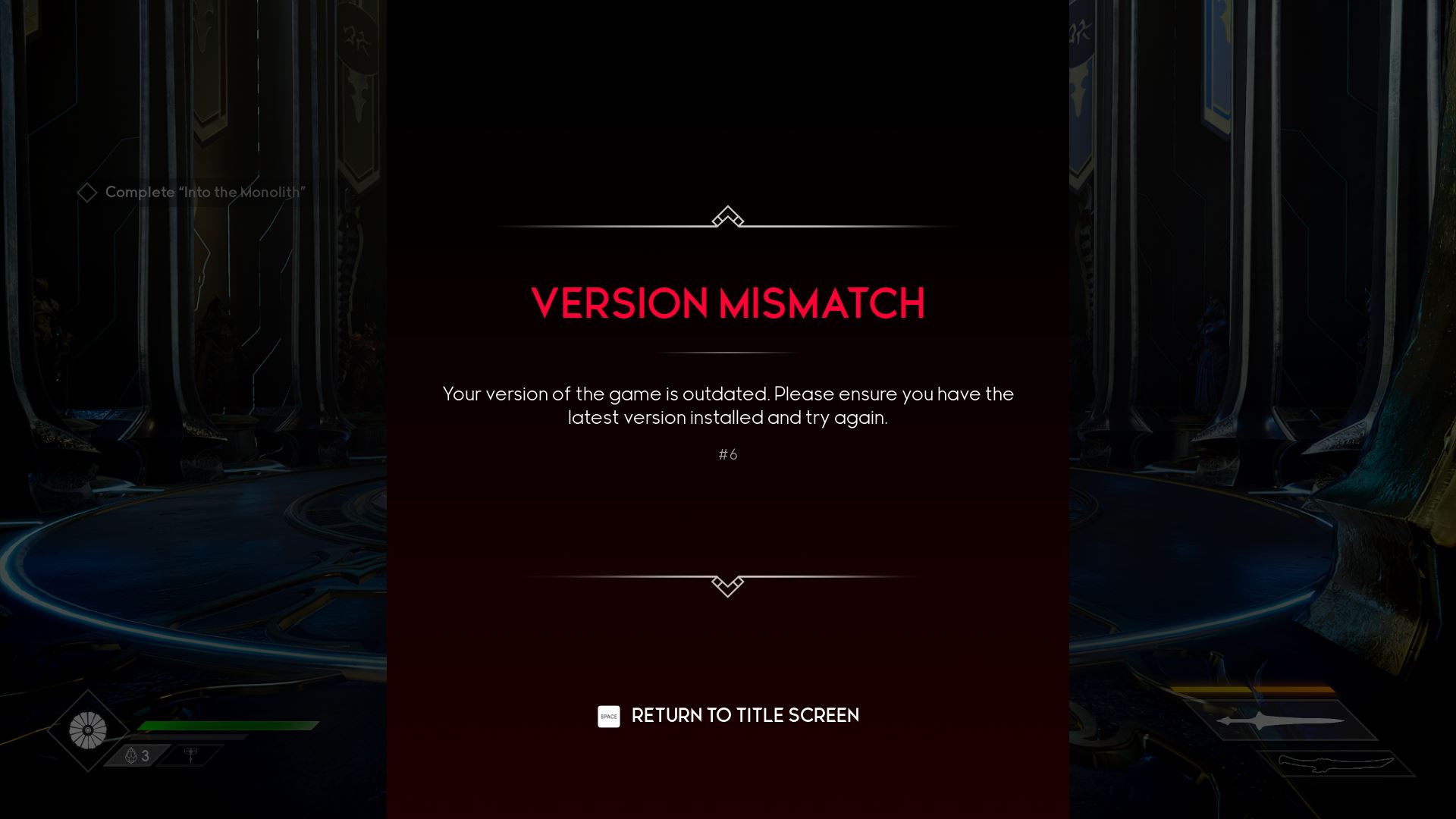
Task: Click the error code #6 label
Action: coord(727,454)
